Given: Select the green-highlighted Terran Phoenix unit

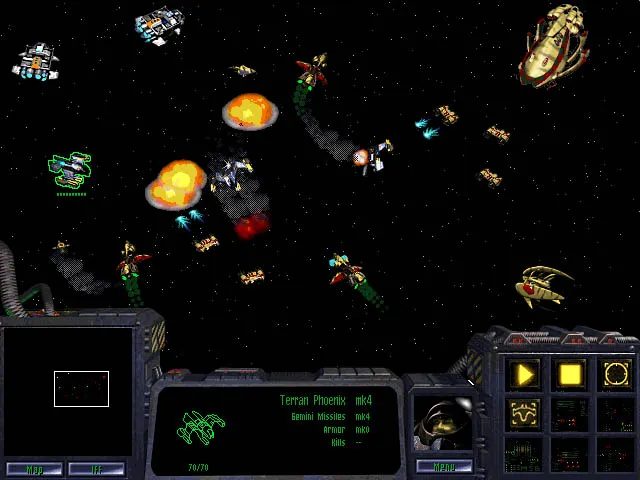Looking at the screenshot, I should click(72, 171).
